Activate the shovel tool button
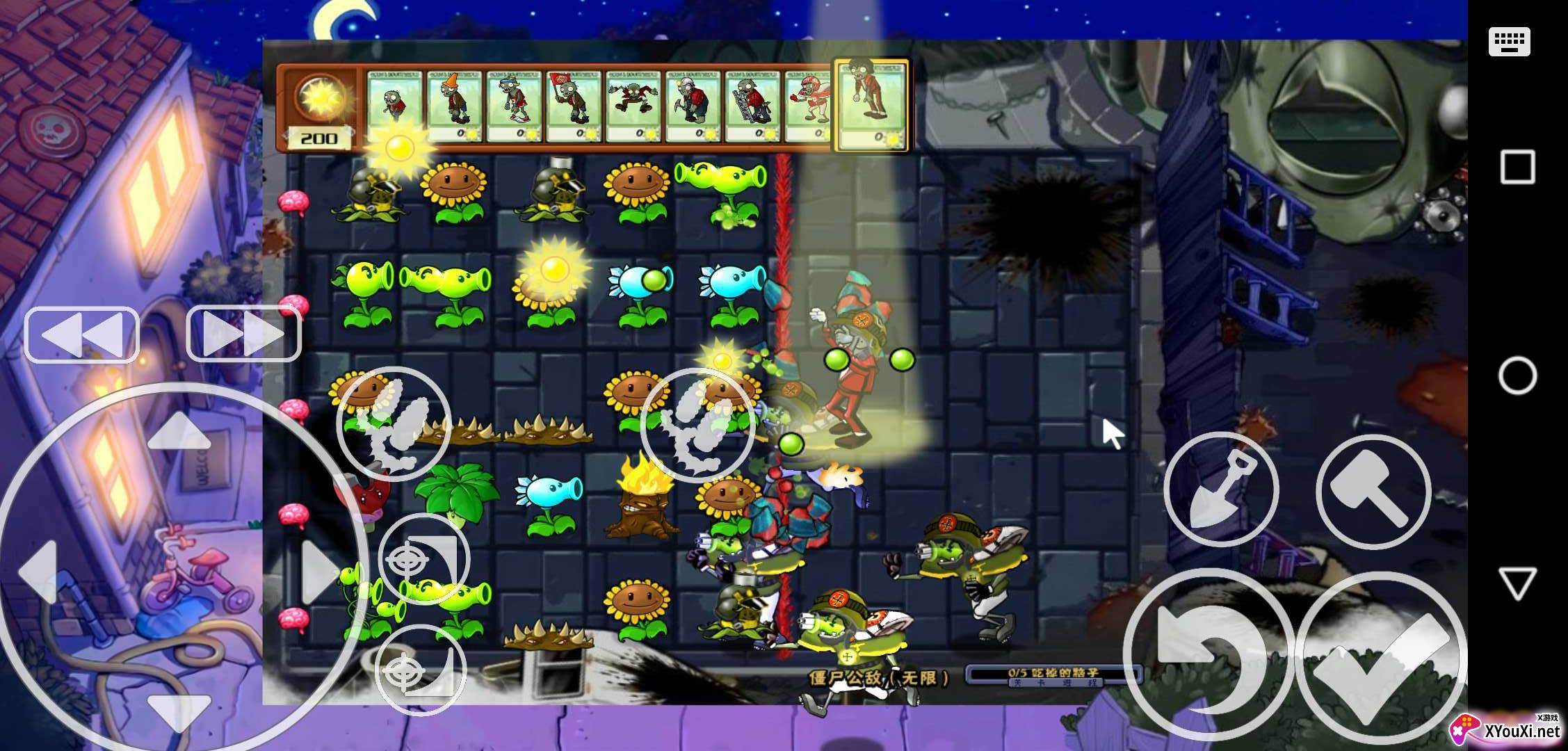 click(1221, 490)
